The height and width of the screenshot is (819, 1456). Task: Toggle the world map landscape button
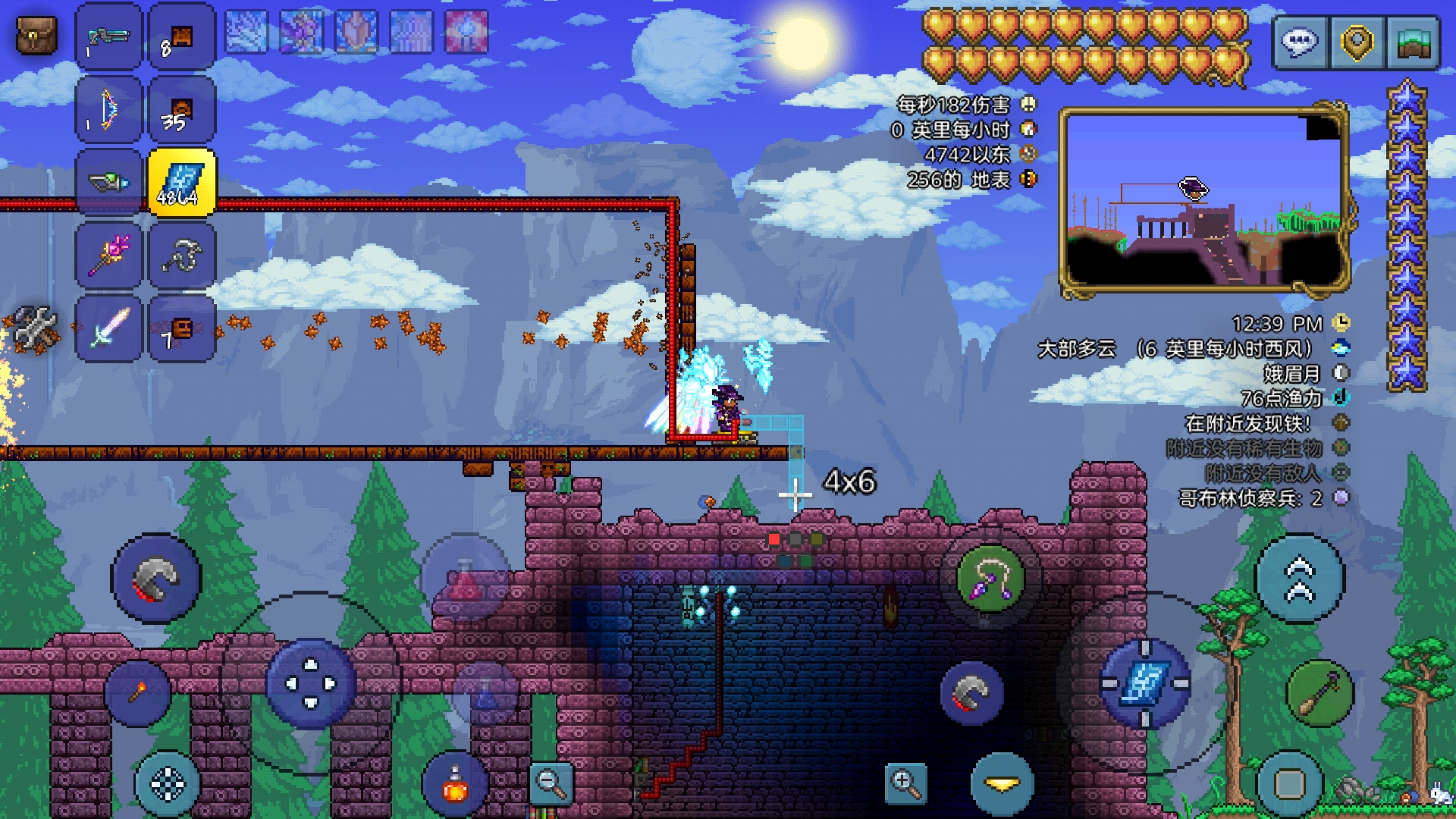point(1413,42)
